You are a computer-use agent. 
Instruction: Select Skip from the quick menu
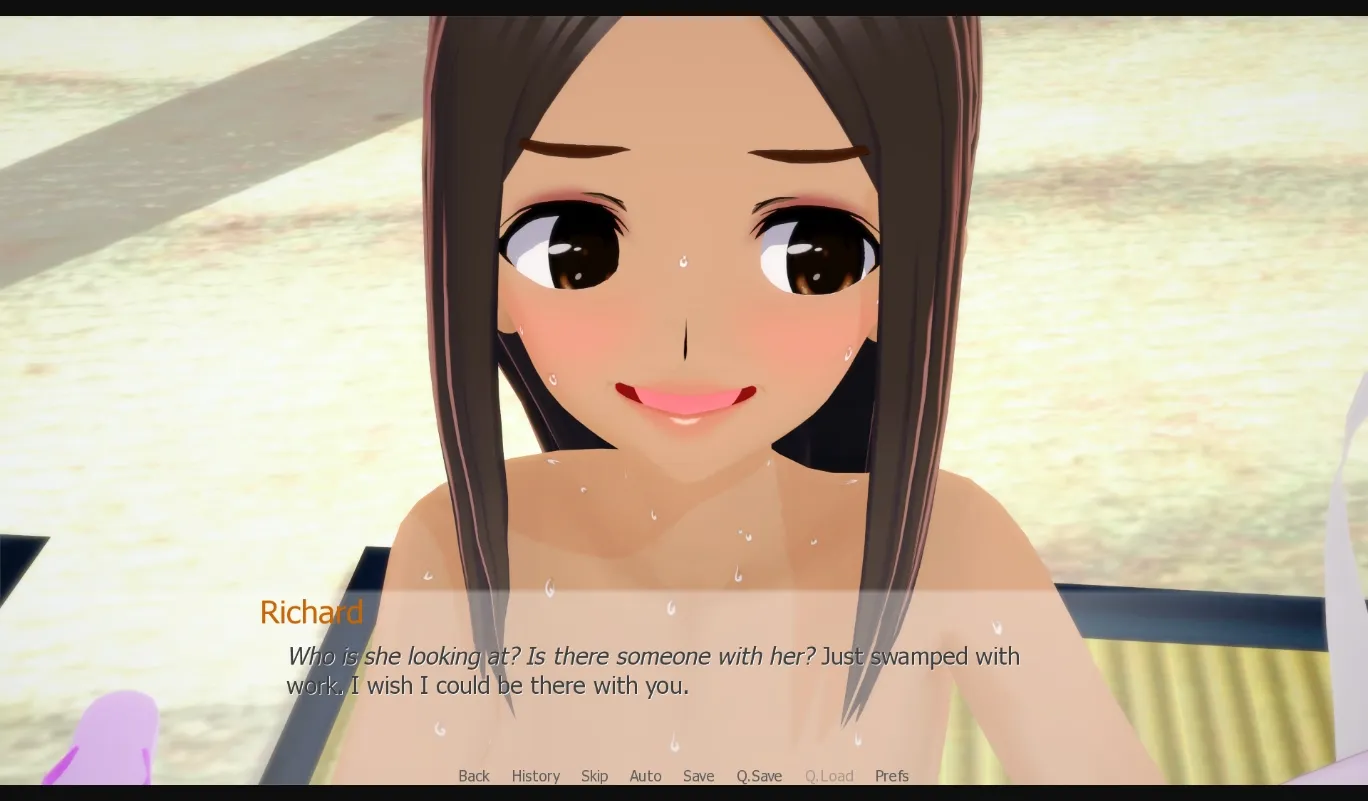594,776
